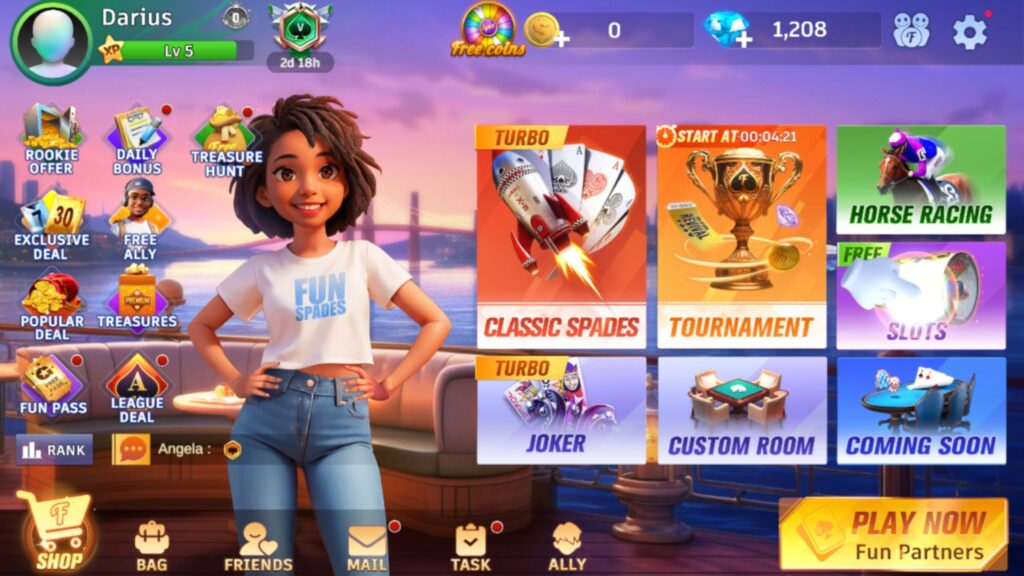1024x576 pixels.
Task: Tap Play Now Fun Partners button
Action: (893, 535)
